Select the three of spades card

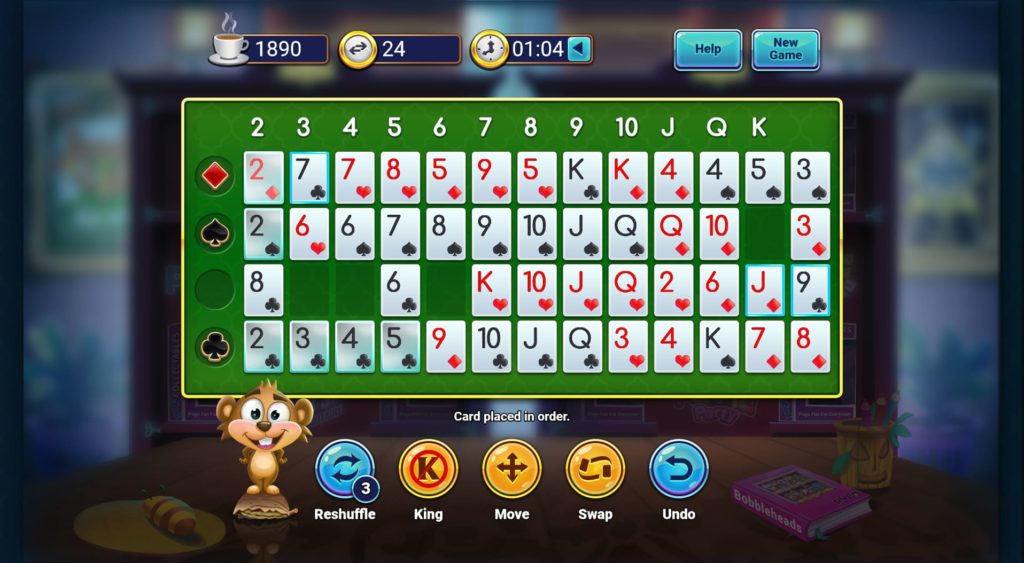click(x=810, y=178)
